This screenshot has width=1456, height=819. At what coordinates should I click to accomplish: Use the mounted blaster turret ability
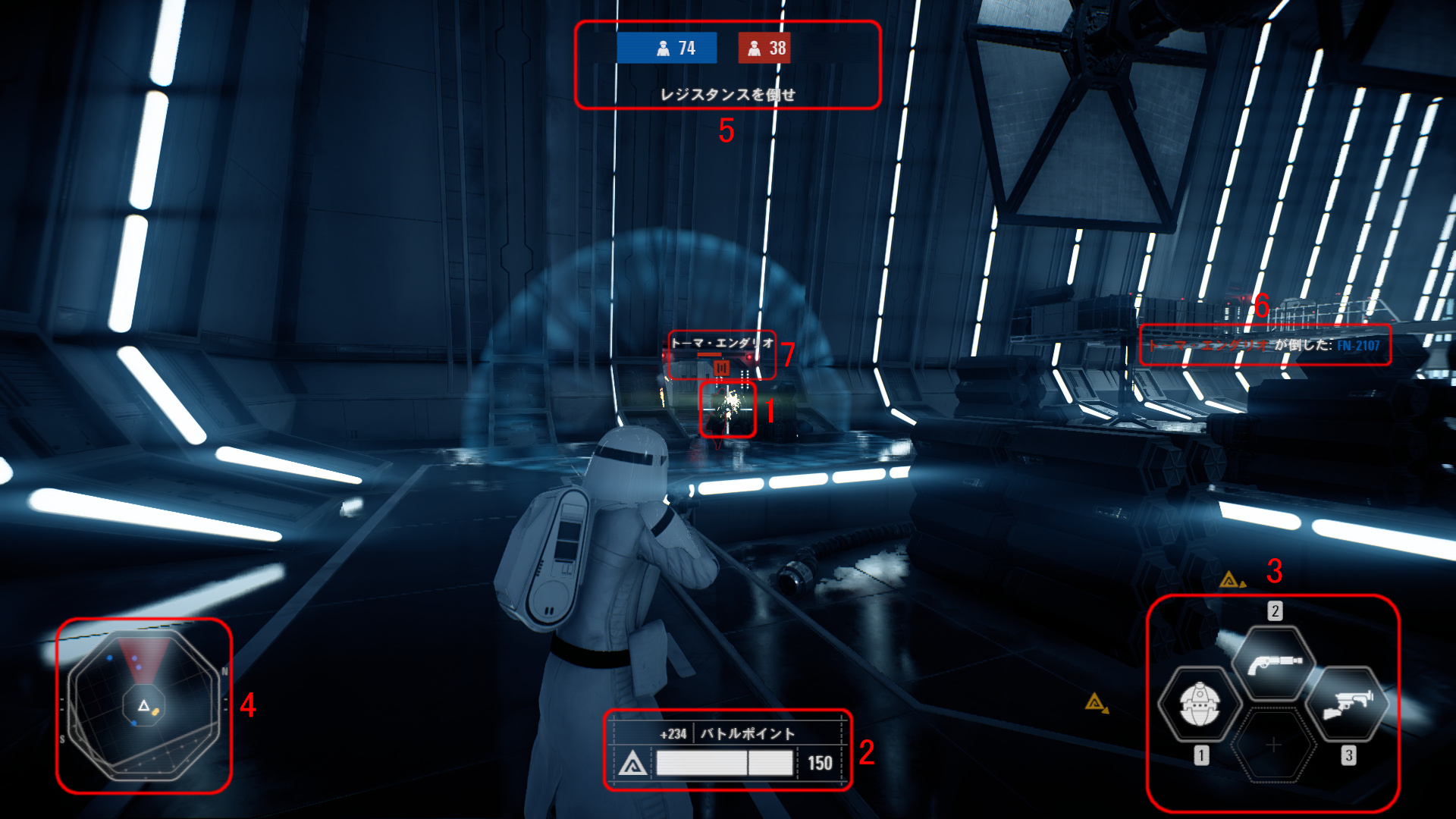(1348, 704)
